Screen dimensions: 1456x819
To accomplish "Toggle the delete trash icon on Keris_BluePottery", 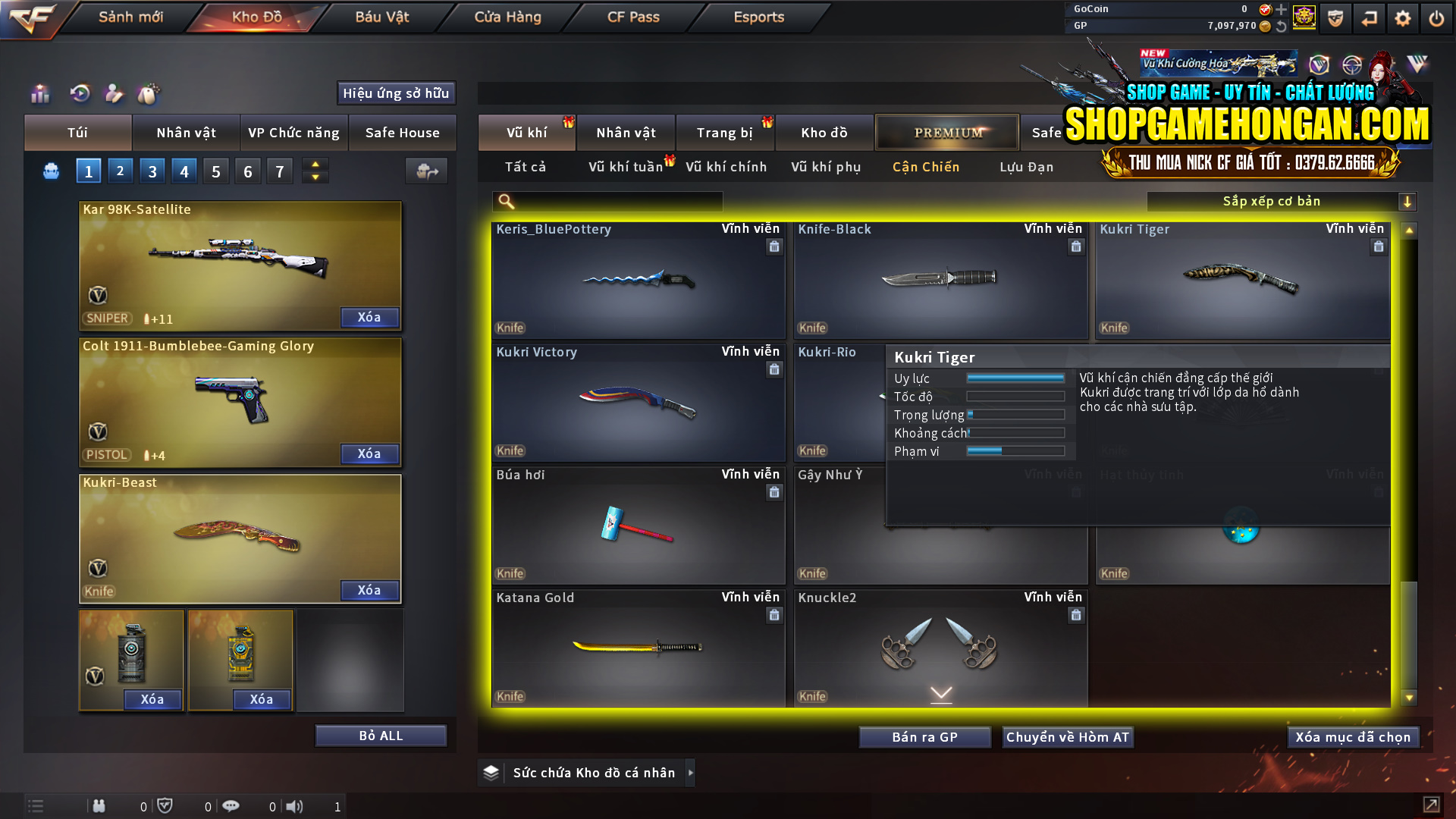I will [774, 246].
